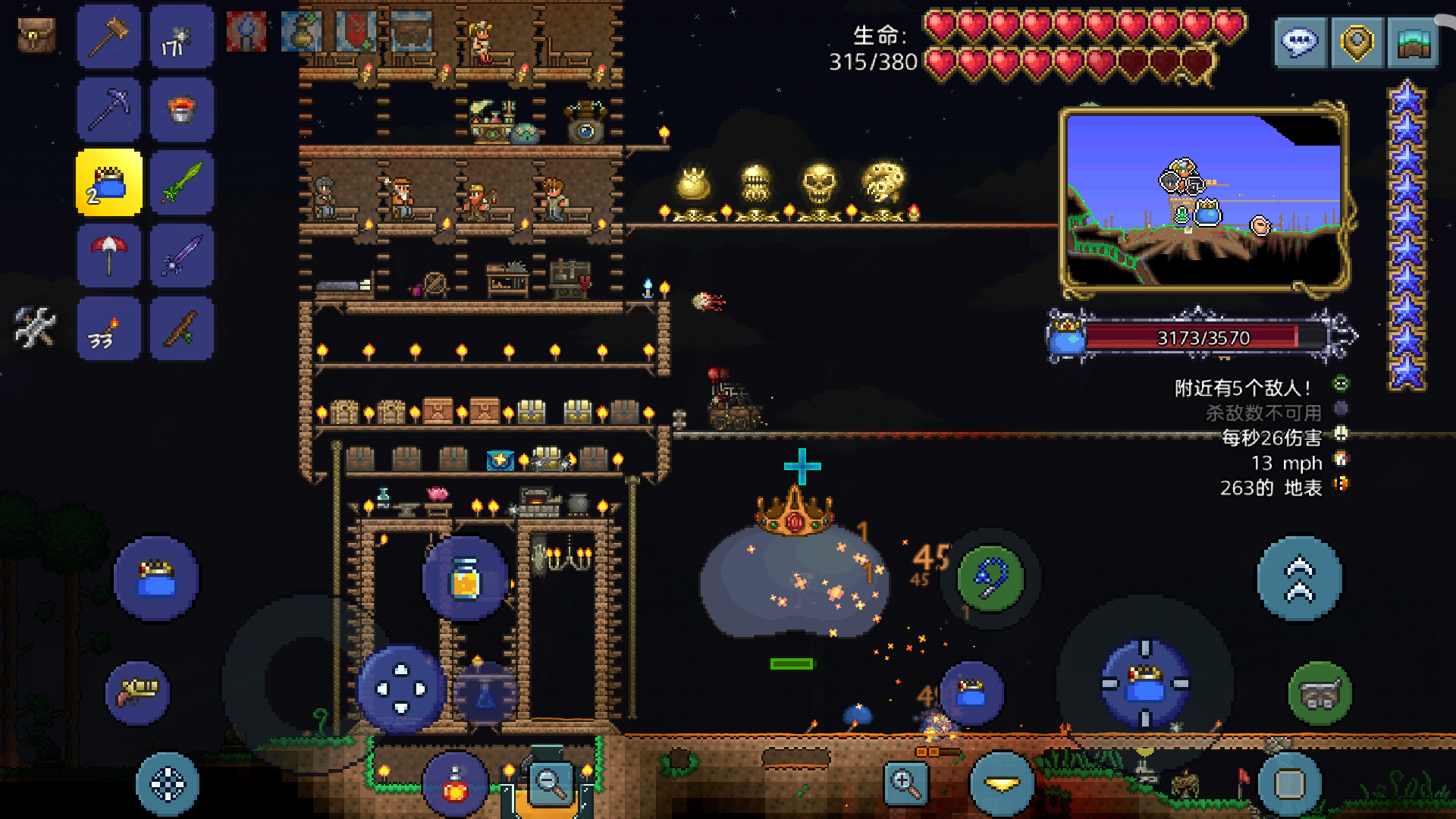The image size is (1456, 819).
Task: Click the framed minimap
Action: point(1203,200)
